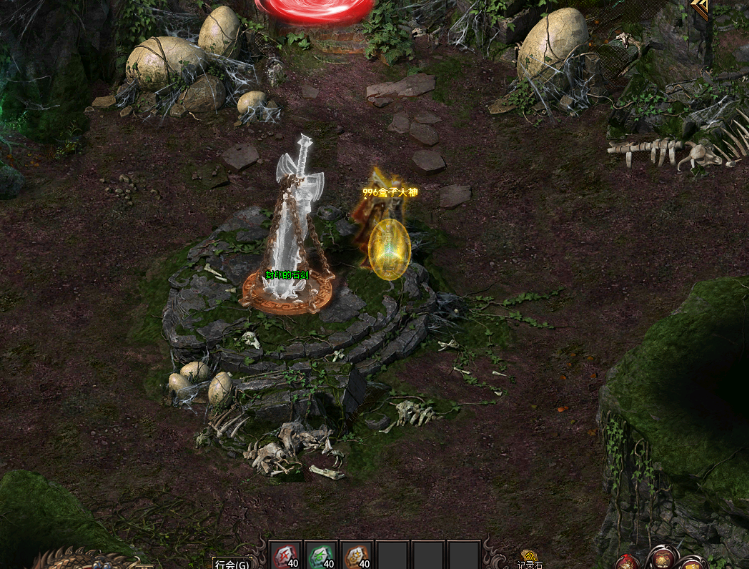The image size is (749, 569).
Task: Use the orange potion hotbar slot
Action: 357,556
